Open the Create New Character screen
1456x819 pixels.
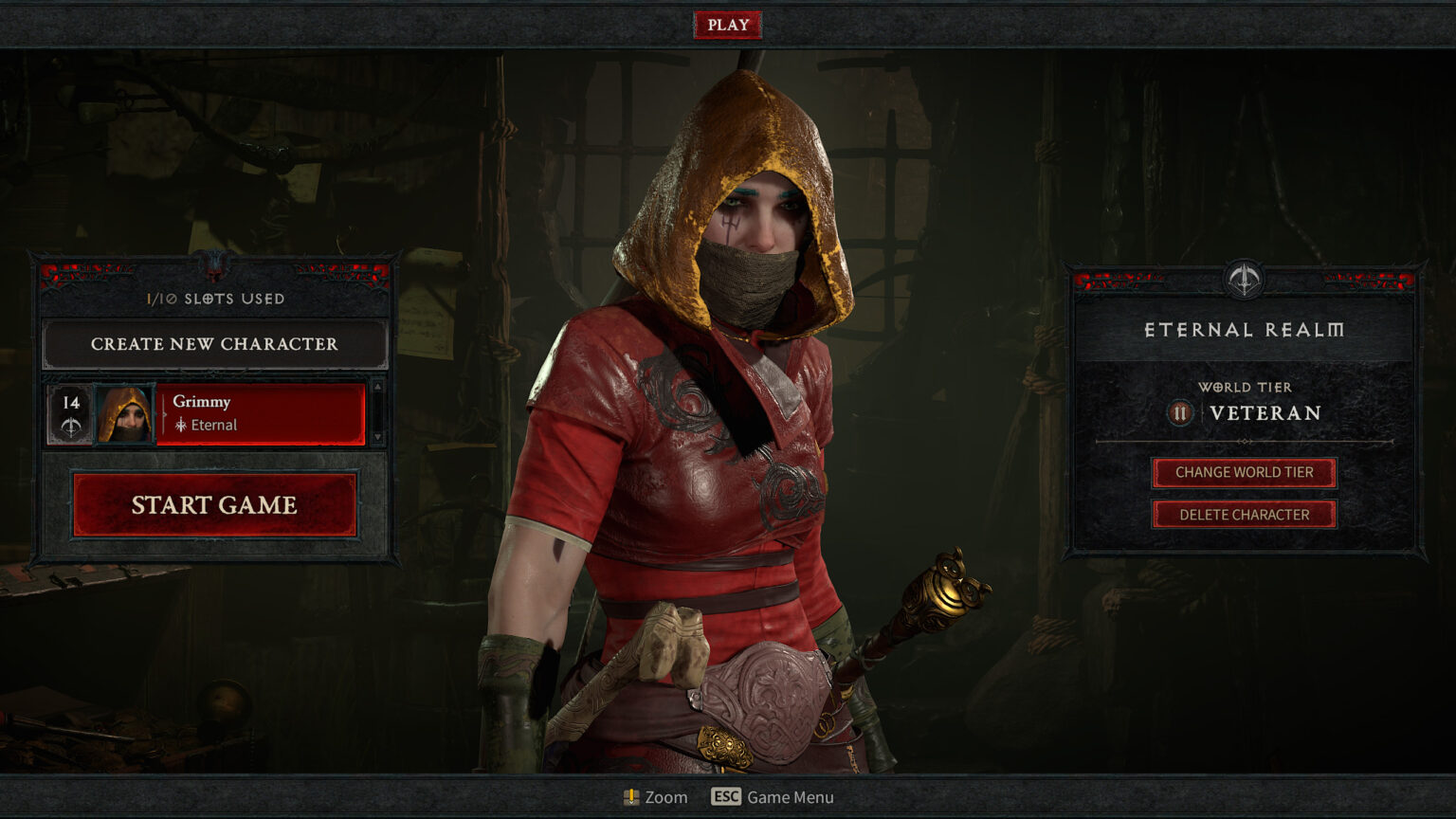[215, 344]
